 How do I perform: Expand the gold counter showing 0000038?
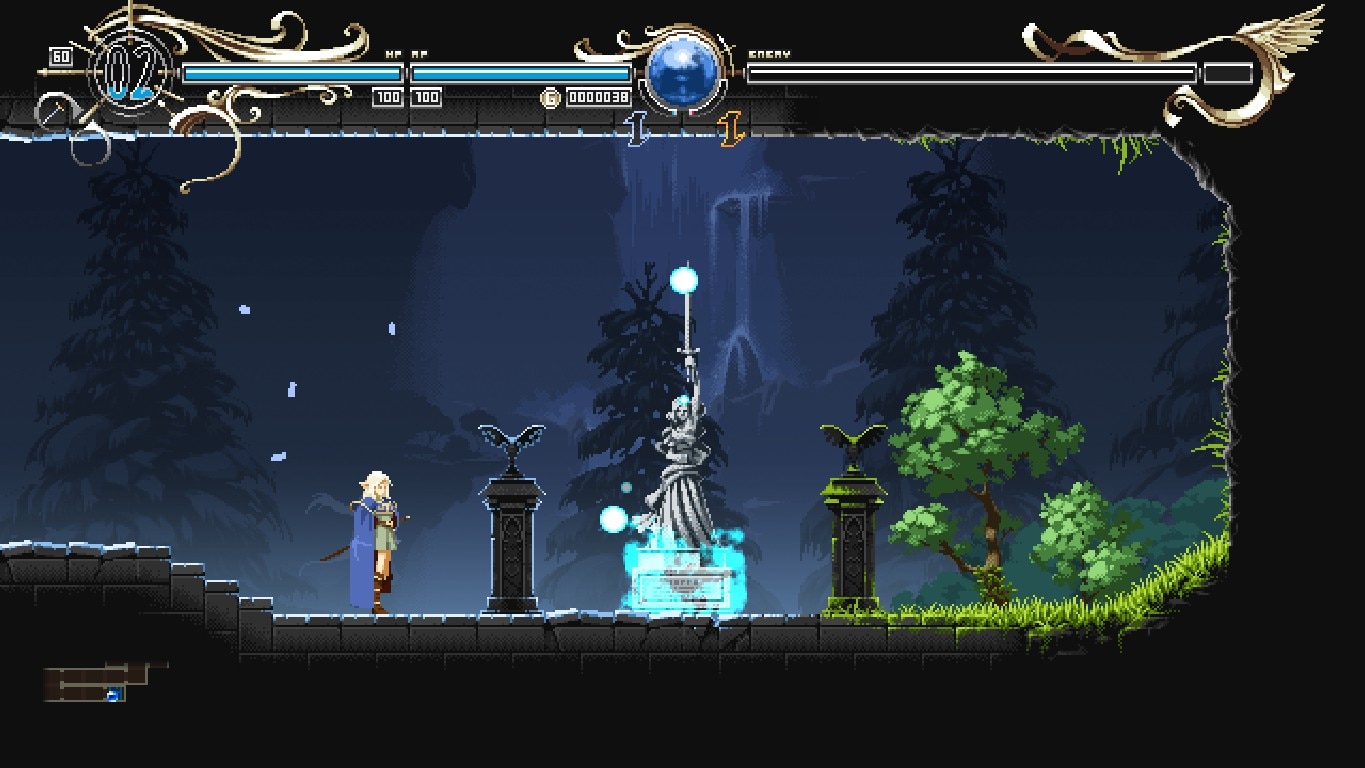tap(597, 97)
